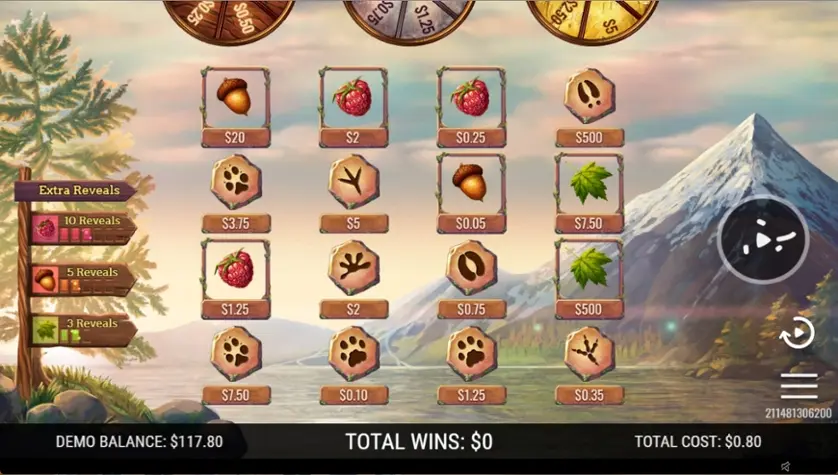This screenshot has width=838, height=475.
Task: Select the green leaf tile worth $500
Action: 589,268
